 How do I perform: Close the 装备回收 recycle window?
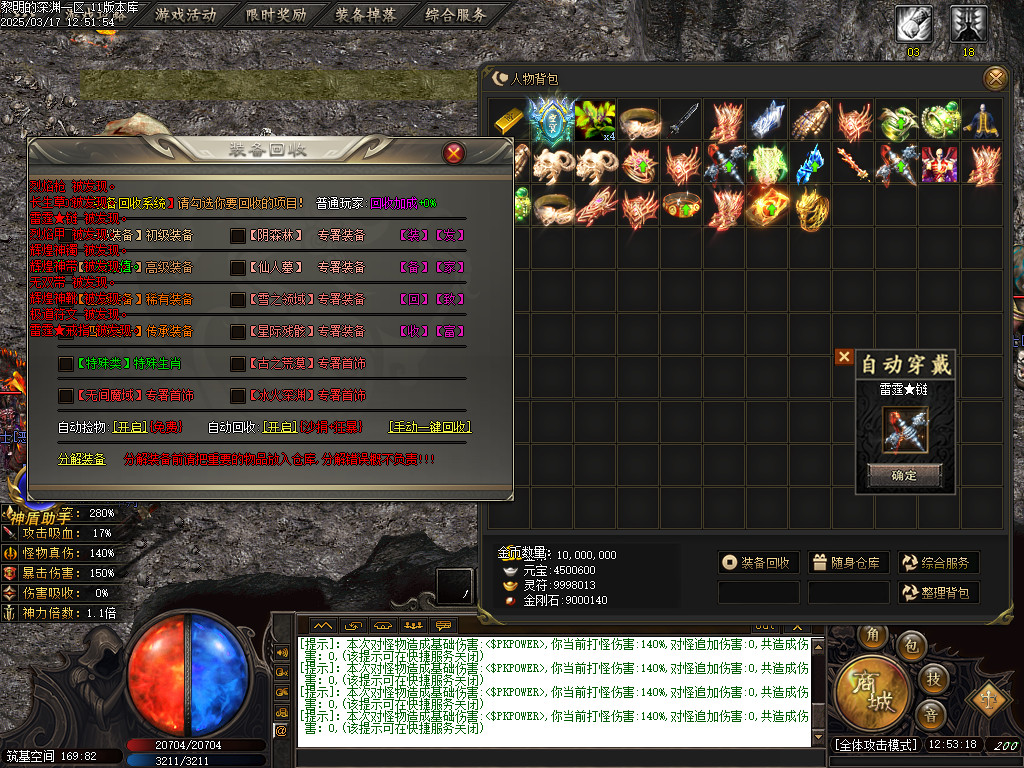click(x=454, y=153)
